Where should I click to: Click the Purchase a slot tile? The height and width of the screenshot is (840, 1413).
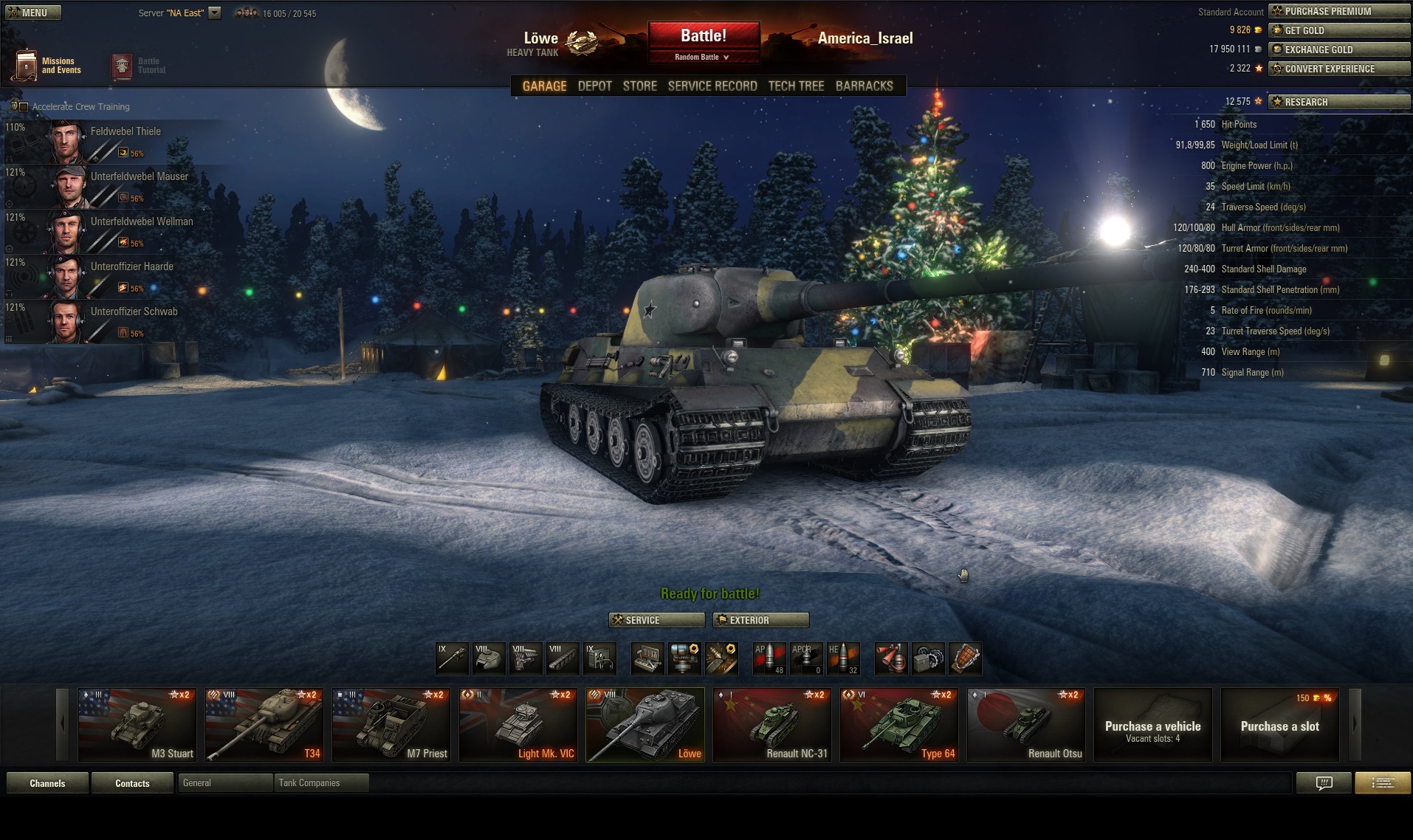(x=1279, y=725)
